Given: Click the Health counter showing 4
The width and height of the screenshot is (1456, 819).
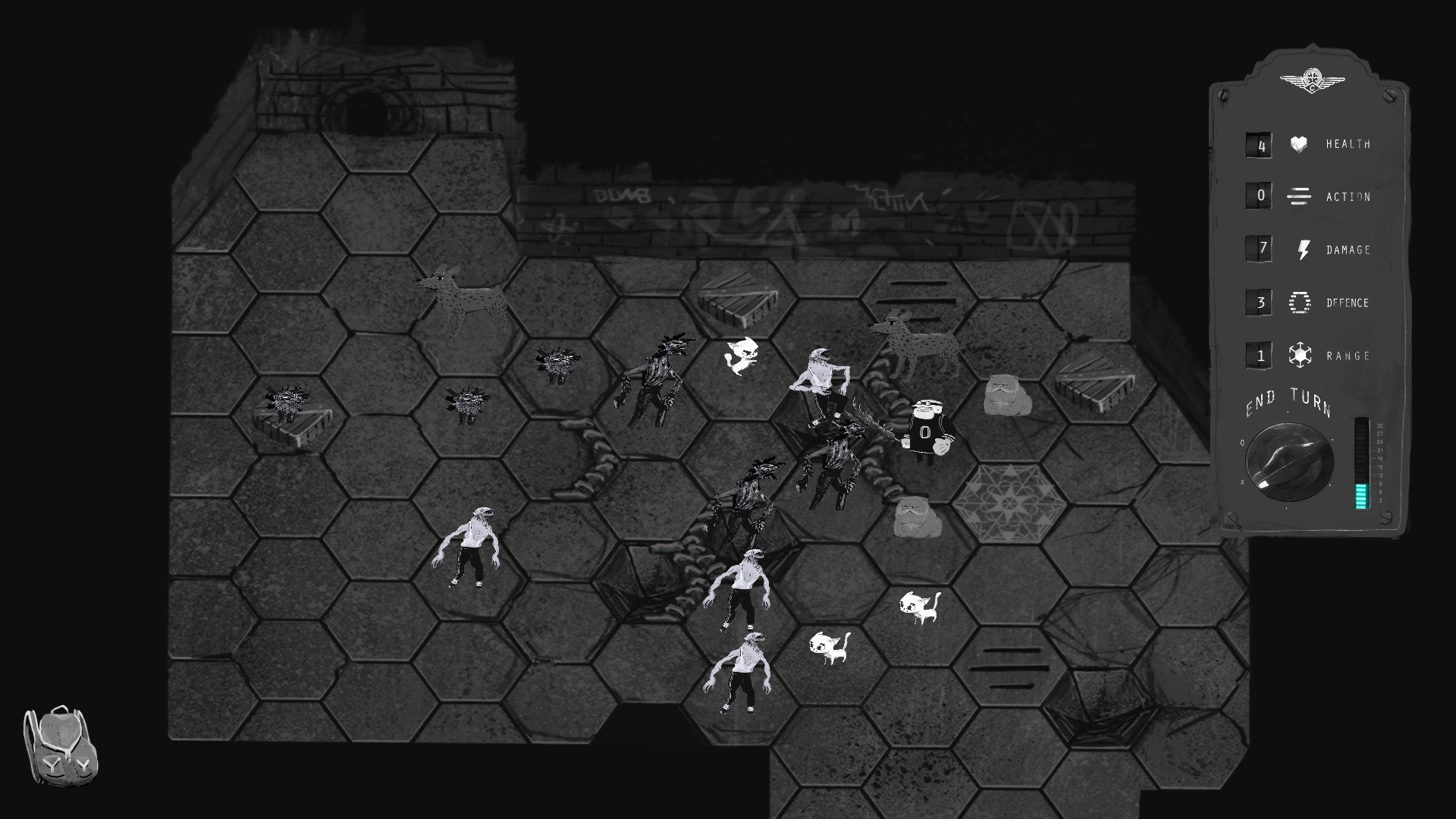Looking at the screenshot, I should (1259, 144).
